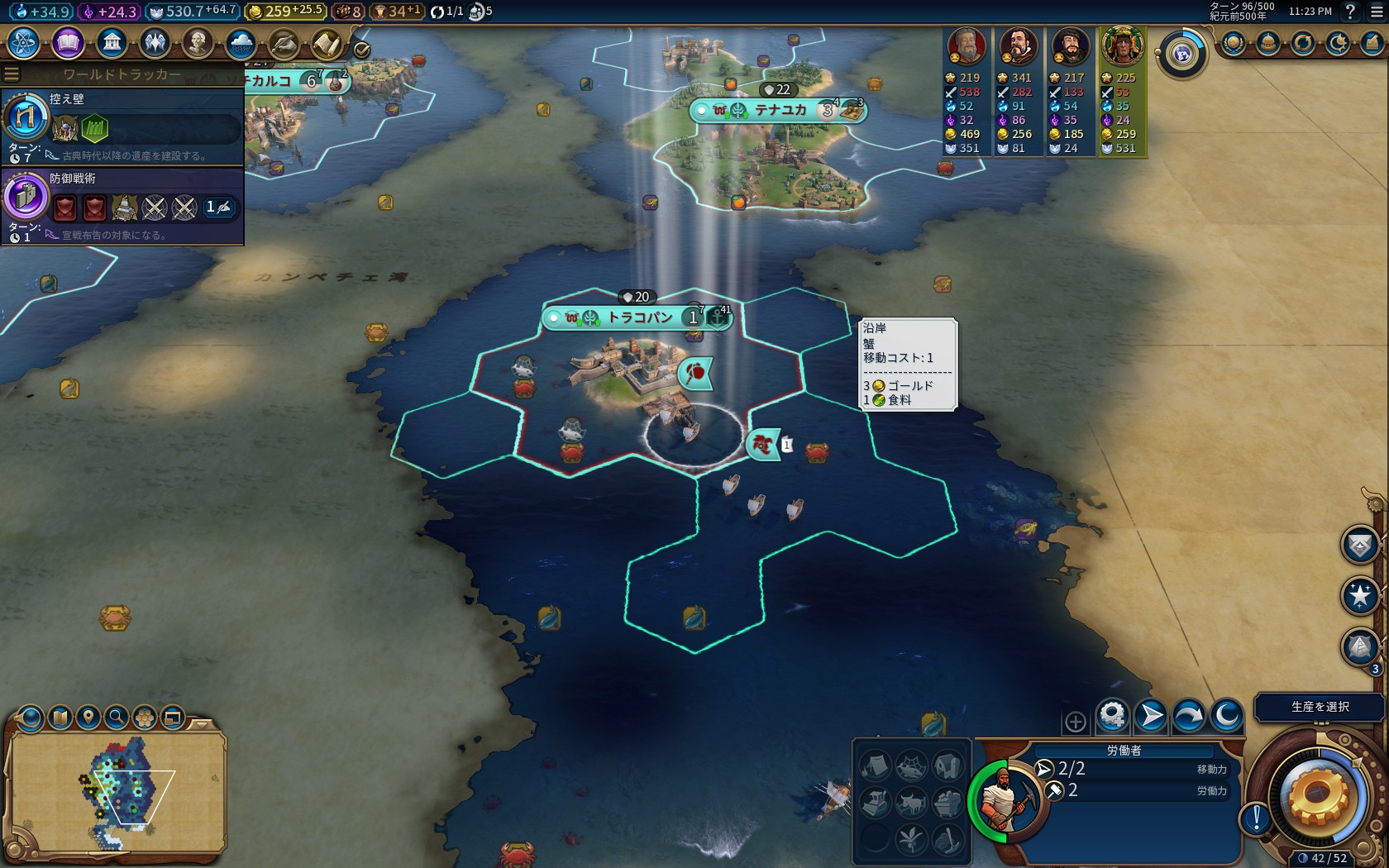Open the minimap search magnifier

coord(117,717)
